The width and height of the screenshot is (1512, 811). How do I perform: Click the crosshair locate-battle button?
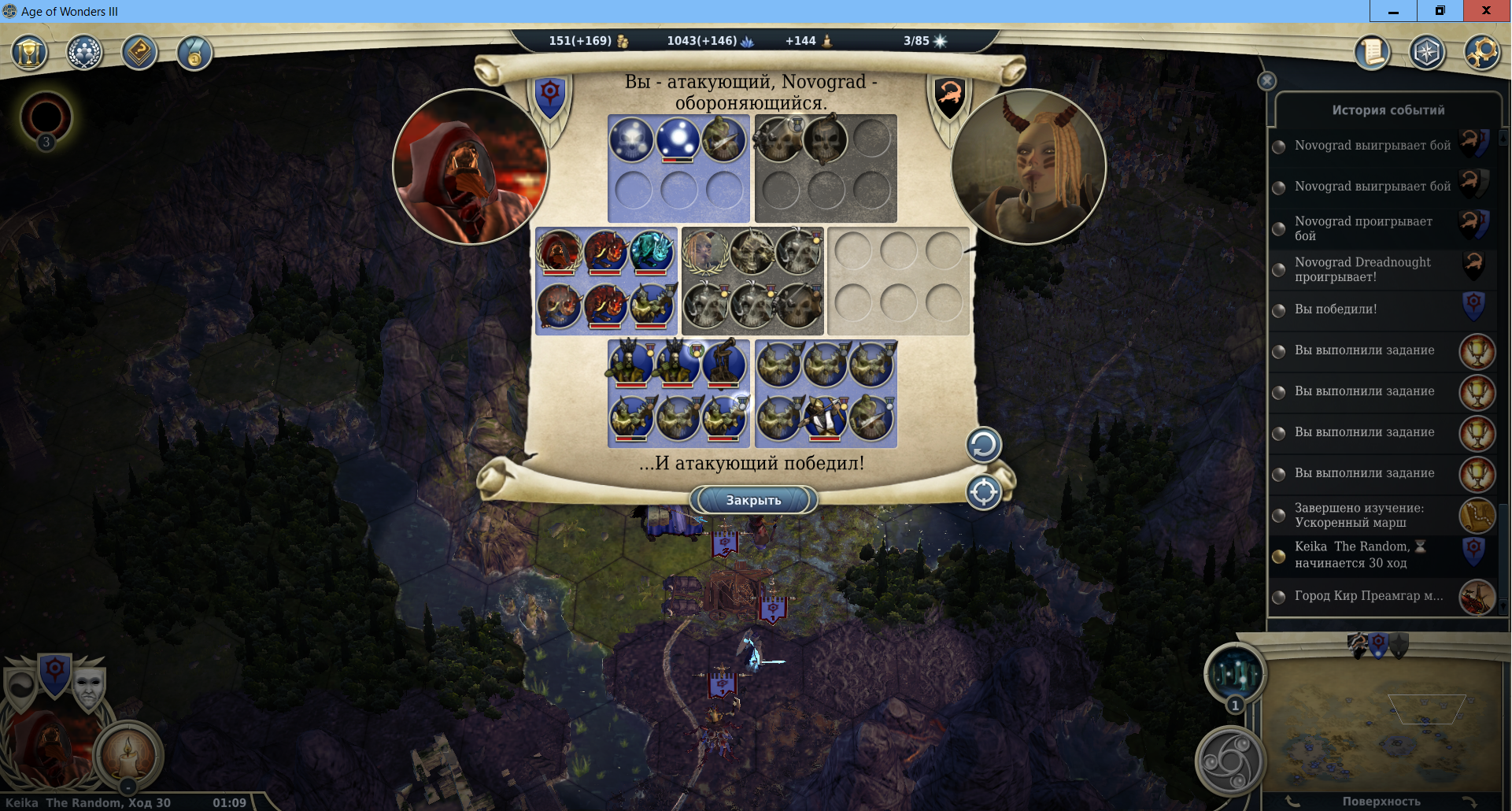[x=983, y=493]
